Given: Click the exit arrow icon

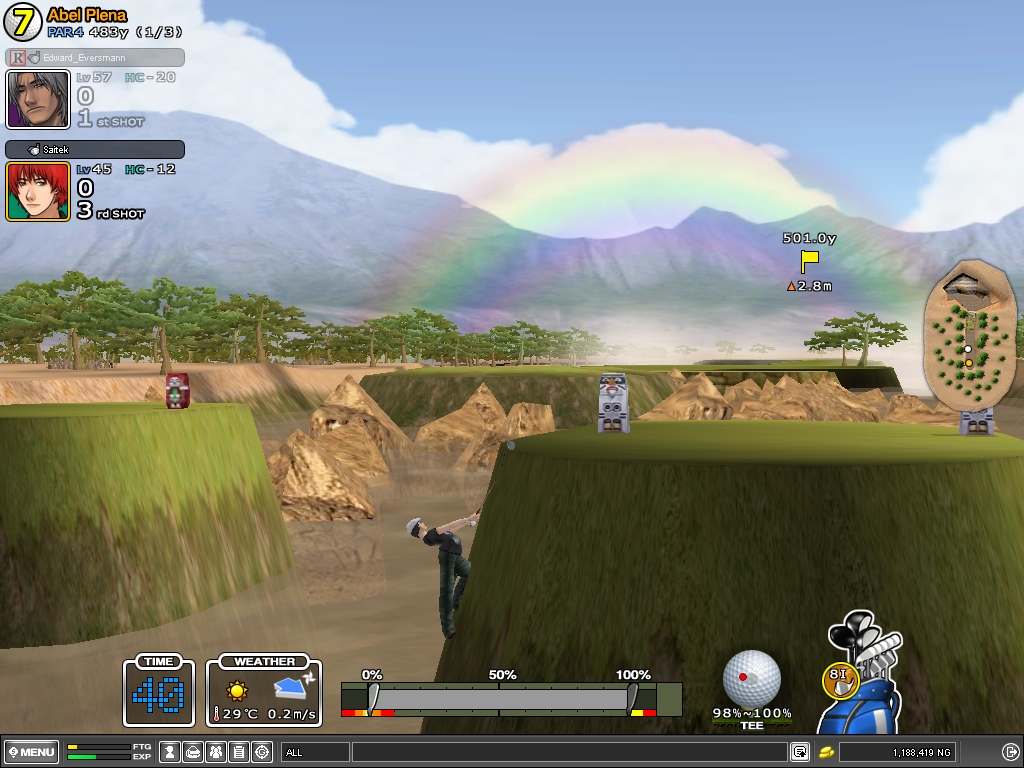Looking at the screenshot, I should click(x=1010, y=752).
